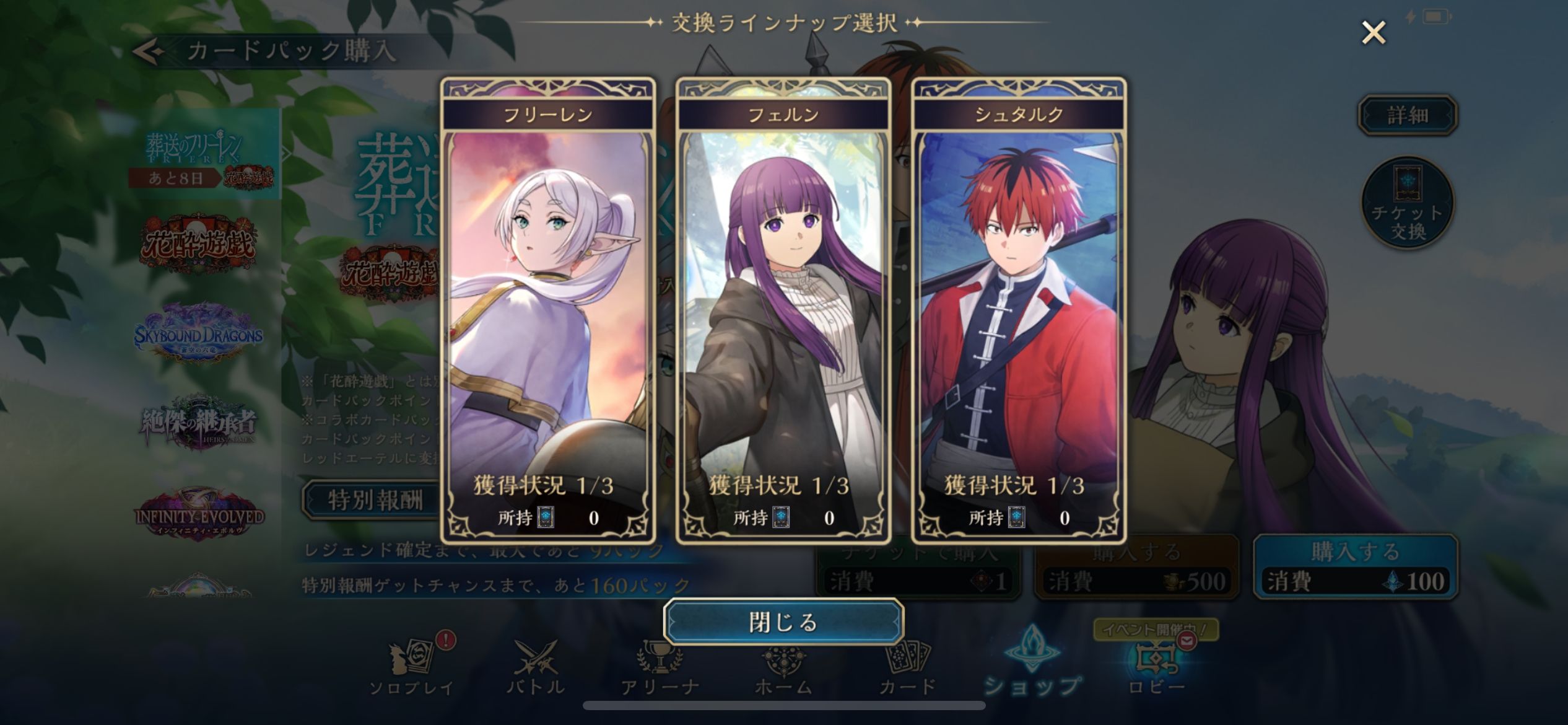The width and height of the screenshot is (1568, 725).
Task: Open the チケット交換 ticket exchange
Action: tap(1408, 203)
